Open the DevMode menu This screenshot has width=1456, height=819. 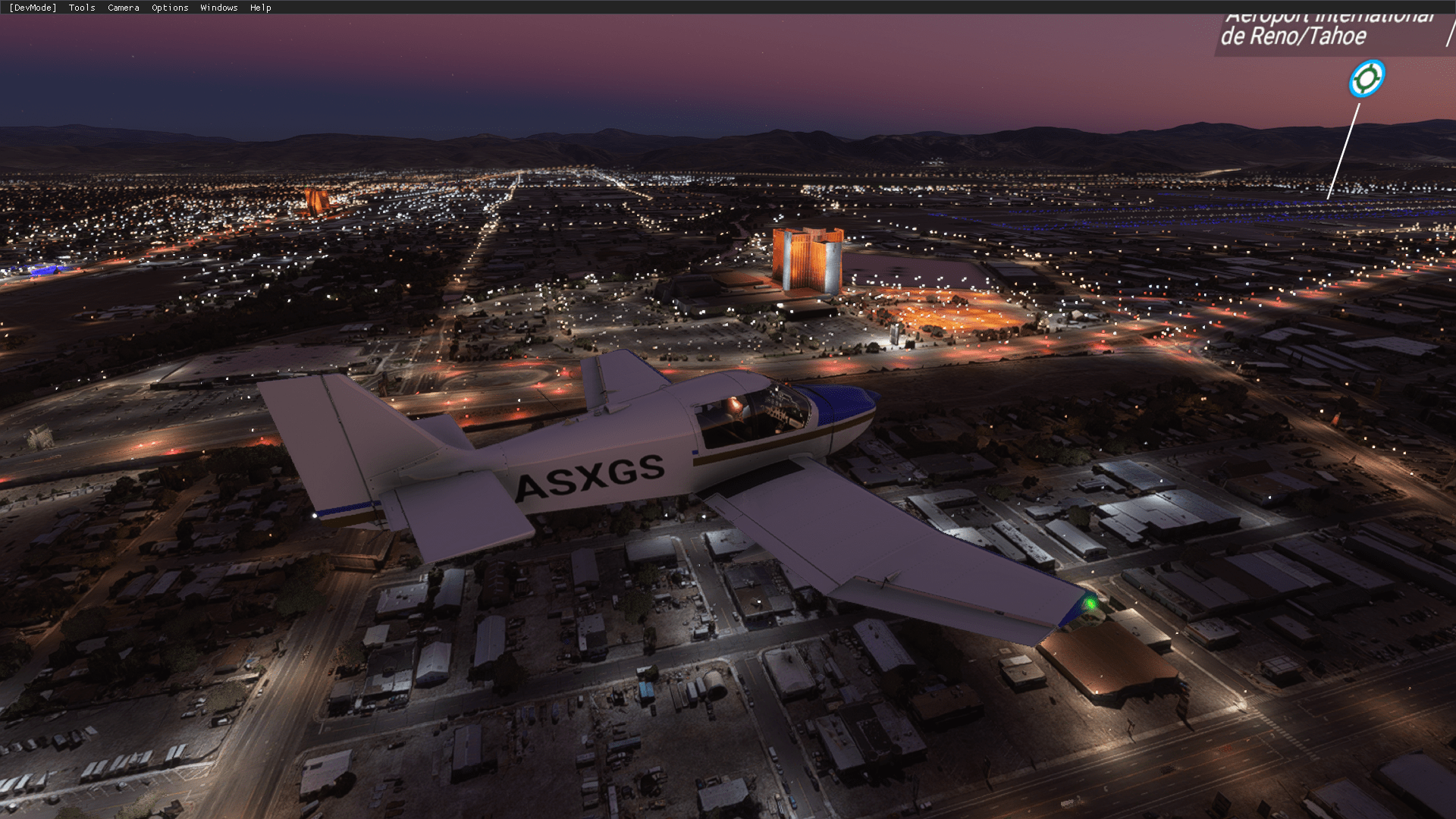pos(33,8)
